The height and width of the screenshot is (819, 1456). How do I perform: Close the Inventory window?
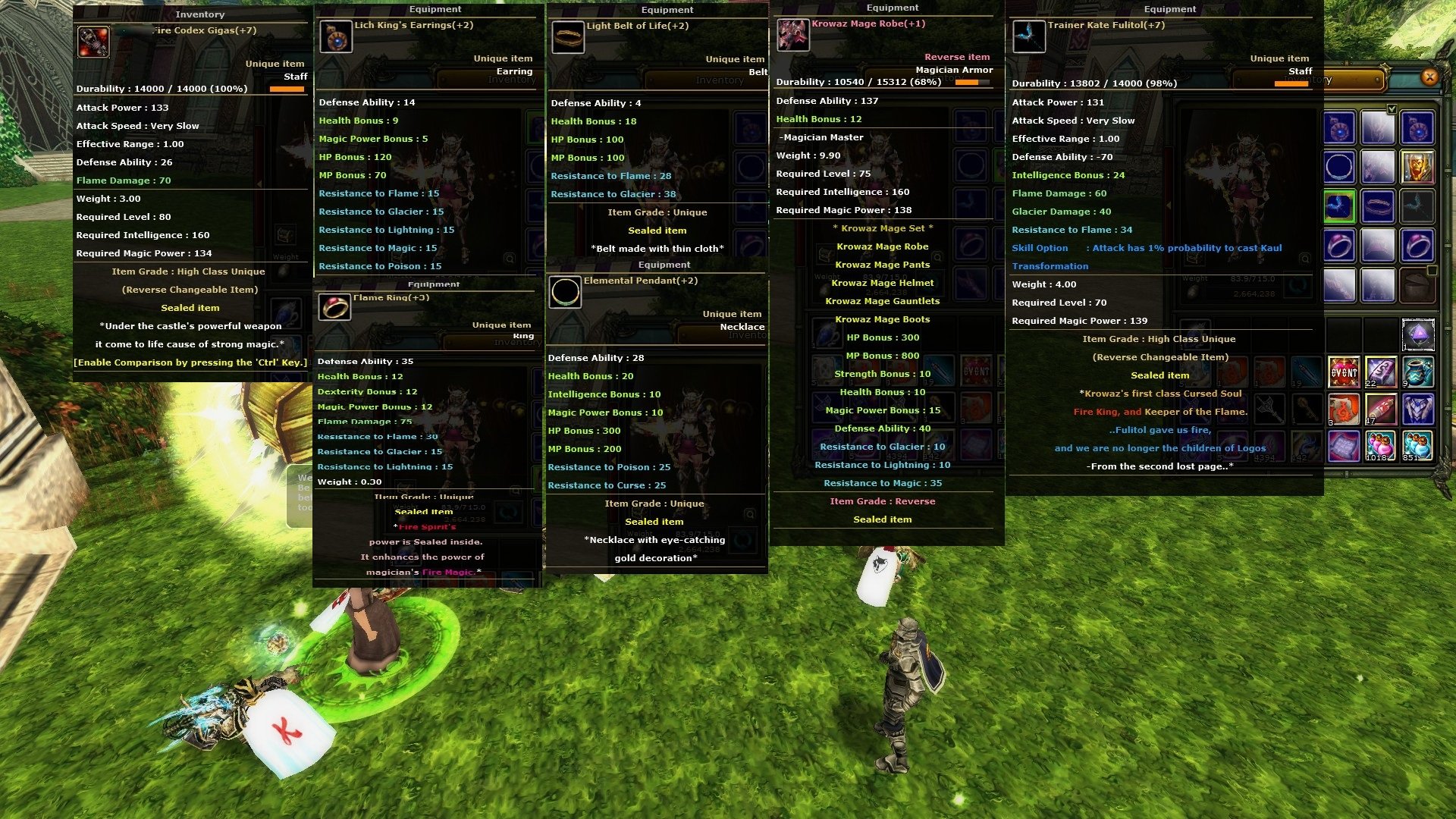click(1429, 77)
